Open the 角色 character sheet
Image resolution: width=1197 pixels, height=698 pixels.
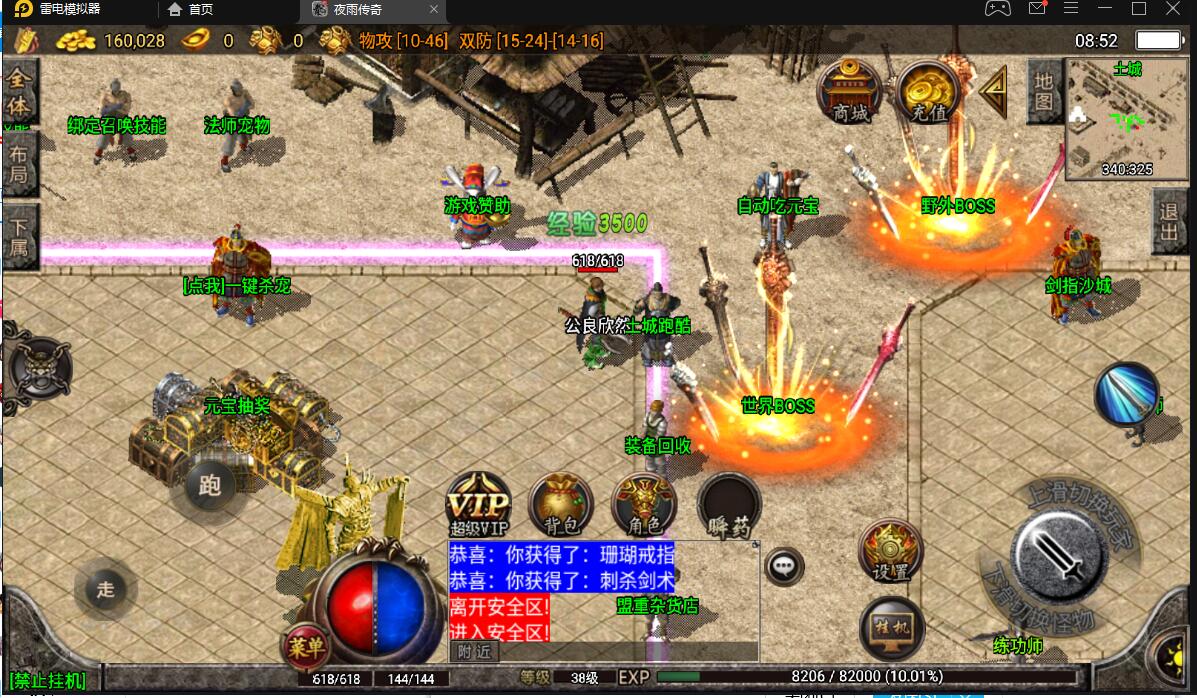click(643, 504)
